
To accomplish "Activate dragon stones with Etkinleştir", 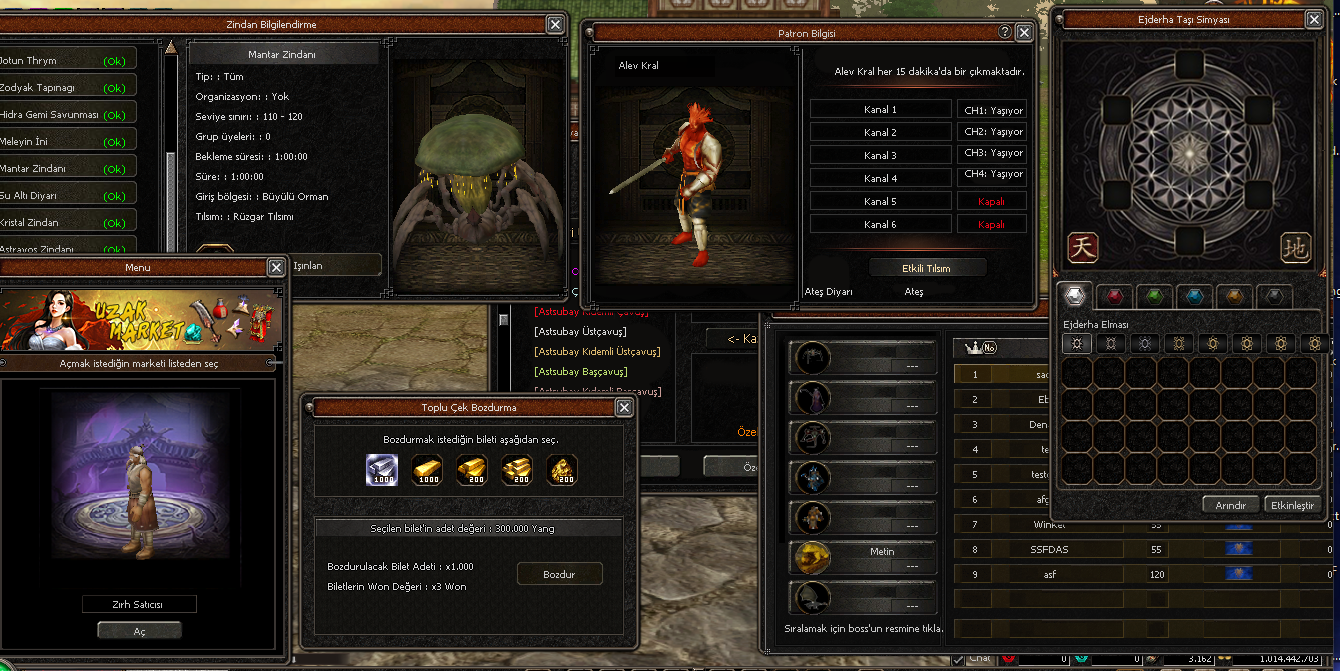I will point(1292,505).
